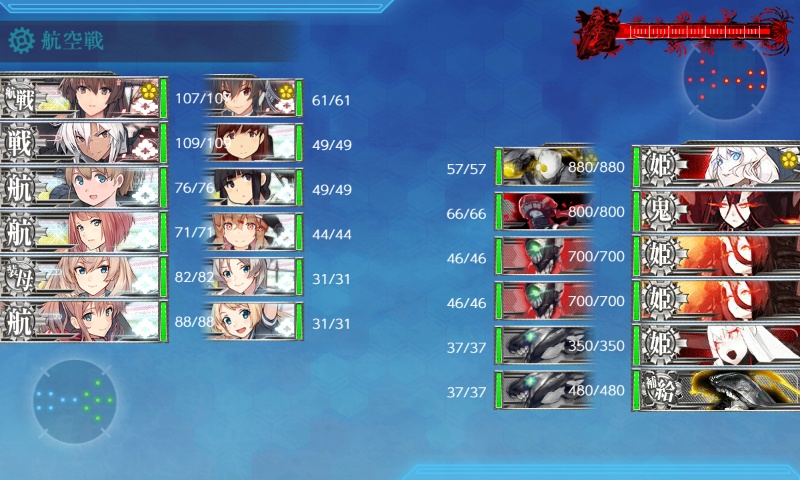Select the escort ship banner with 61/61 HP

[x=253, y=98]
